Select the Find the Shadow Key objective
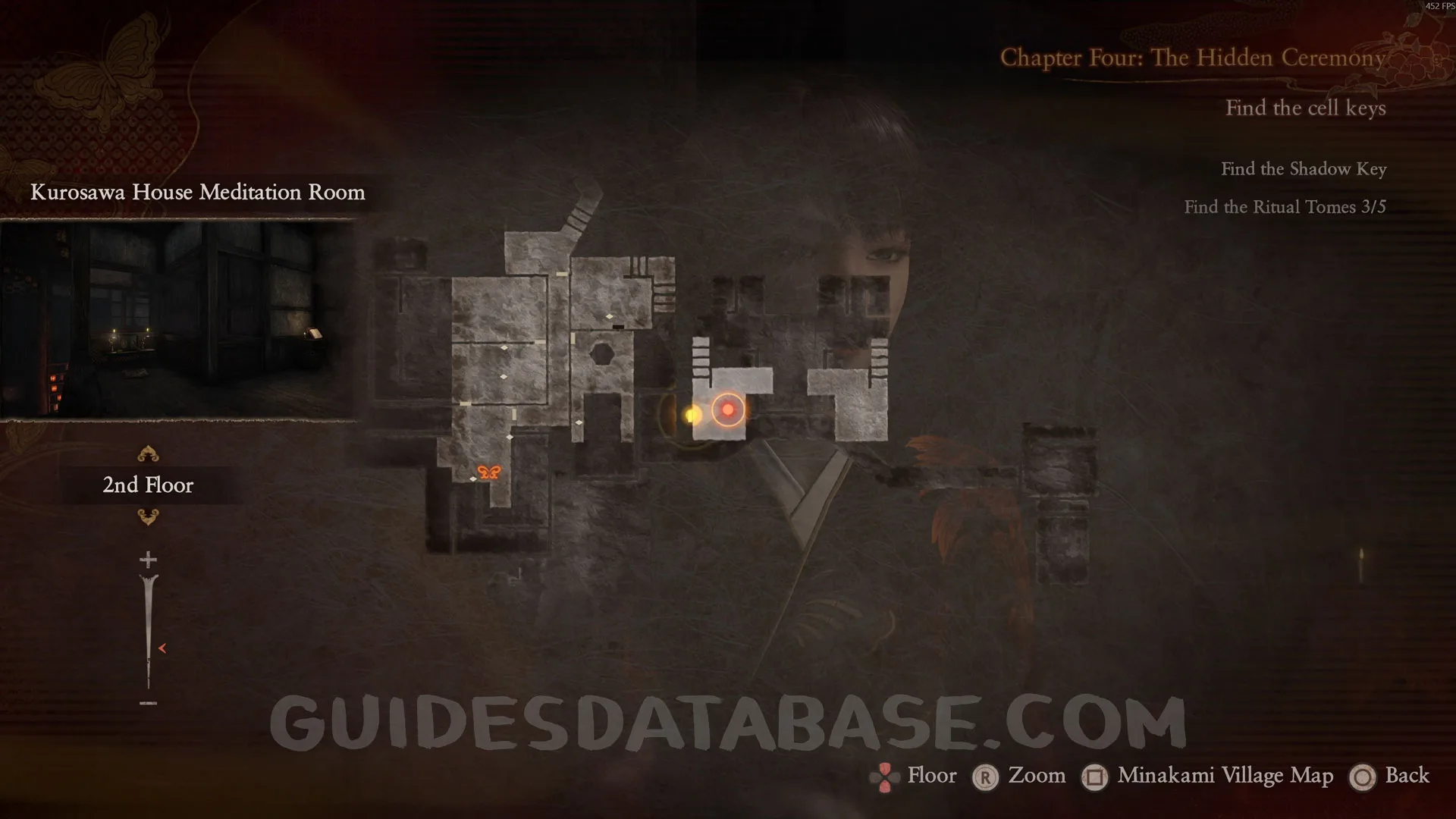1456x819 pixels. tap(1303, 169)
